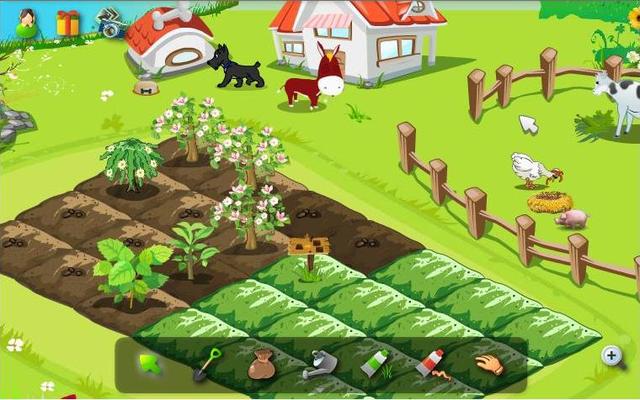Image resolution: width=640 pixels, height=400 pixels.
Task: Pick the watering can tool
Action: [x=319, y=364]
